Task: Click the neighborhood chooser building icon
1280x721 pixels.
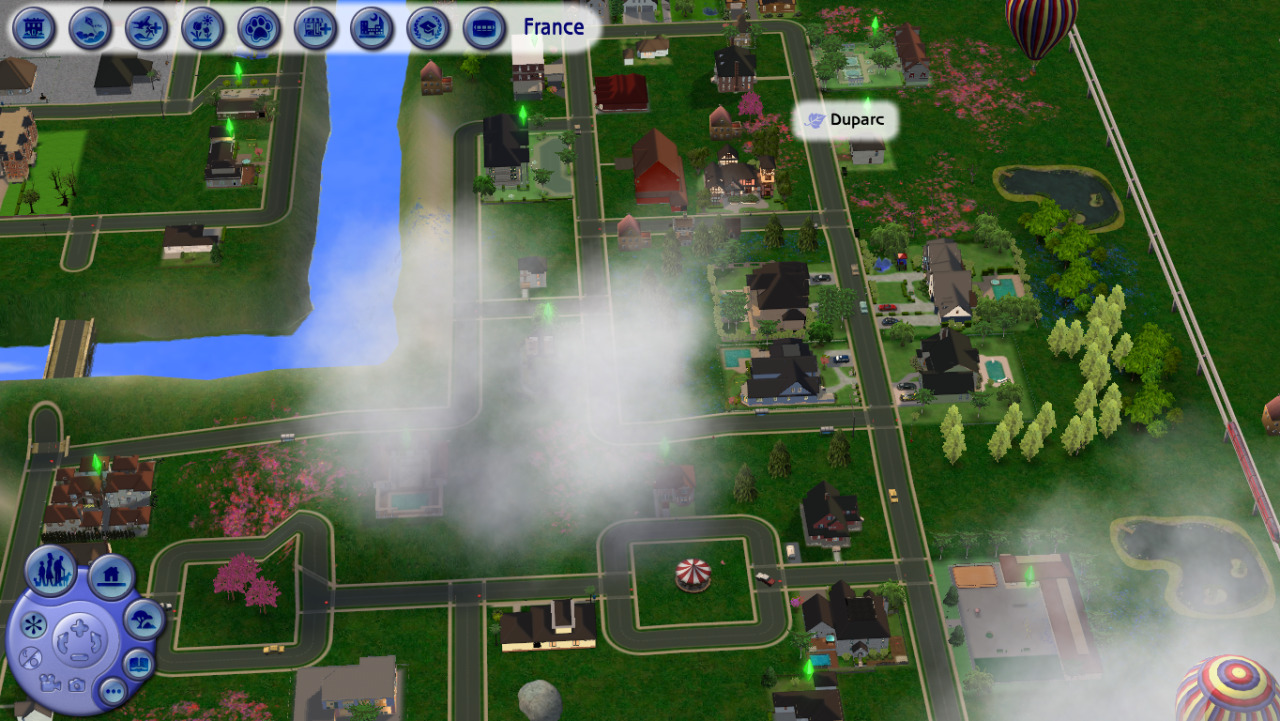Action: tap(33, 28)
